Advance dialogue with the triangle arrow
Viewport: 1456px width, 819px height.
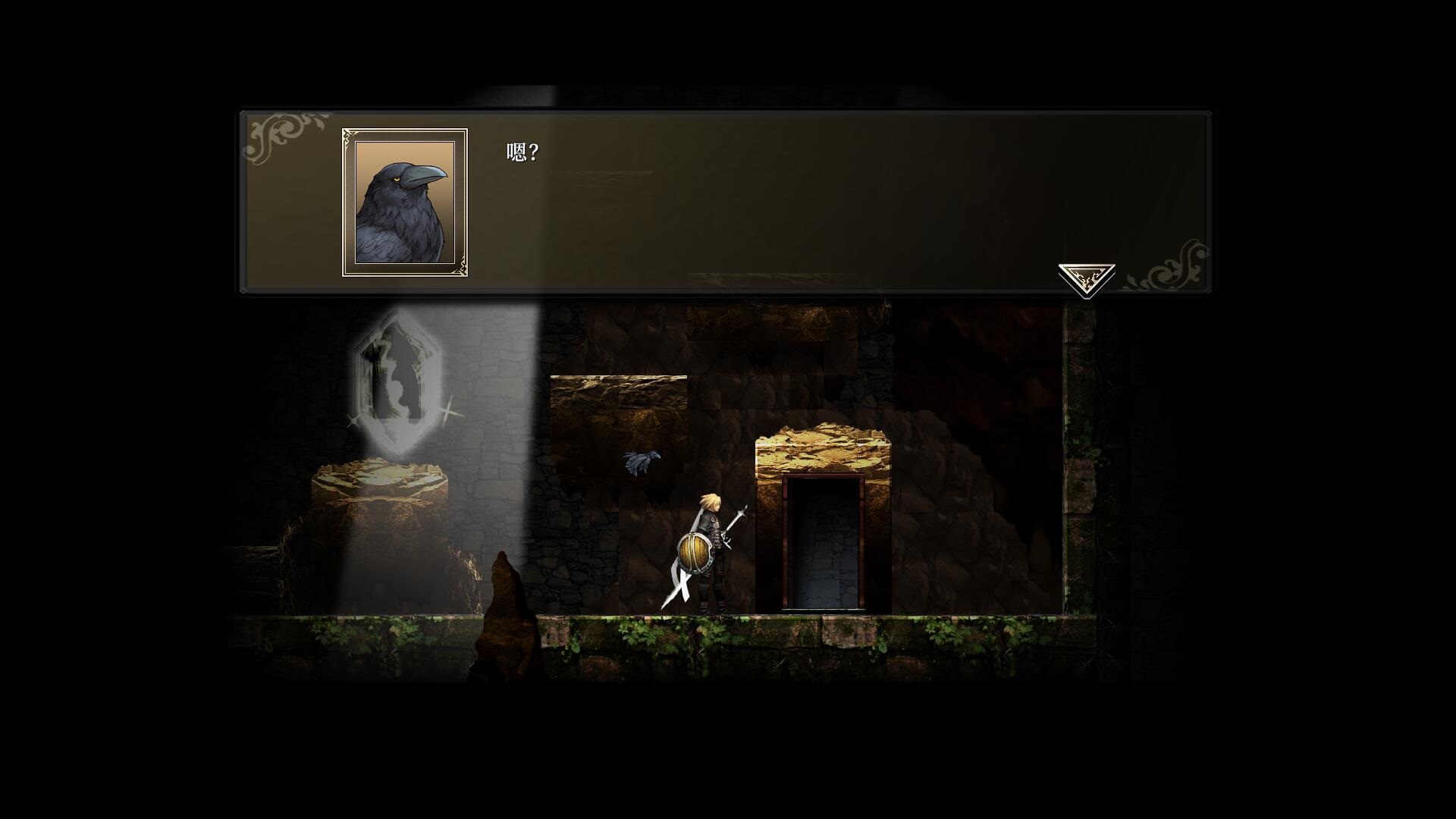1086,278
